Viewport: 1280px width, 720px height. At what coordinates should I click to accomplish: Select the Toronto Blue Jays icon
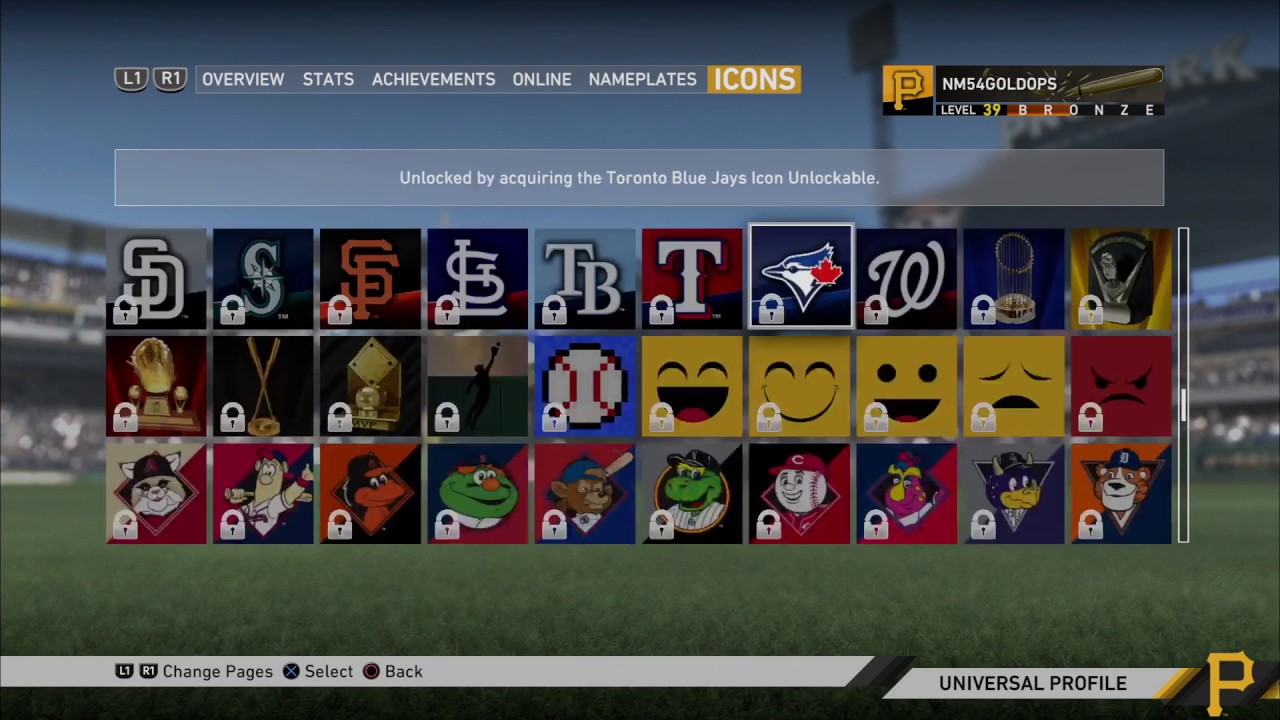(x=799, y=277)
